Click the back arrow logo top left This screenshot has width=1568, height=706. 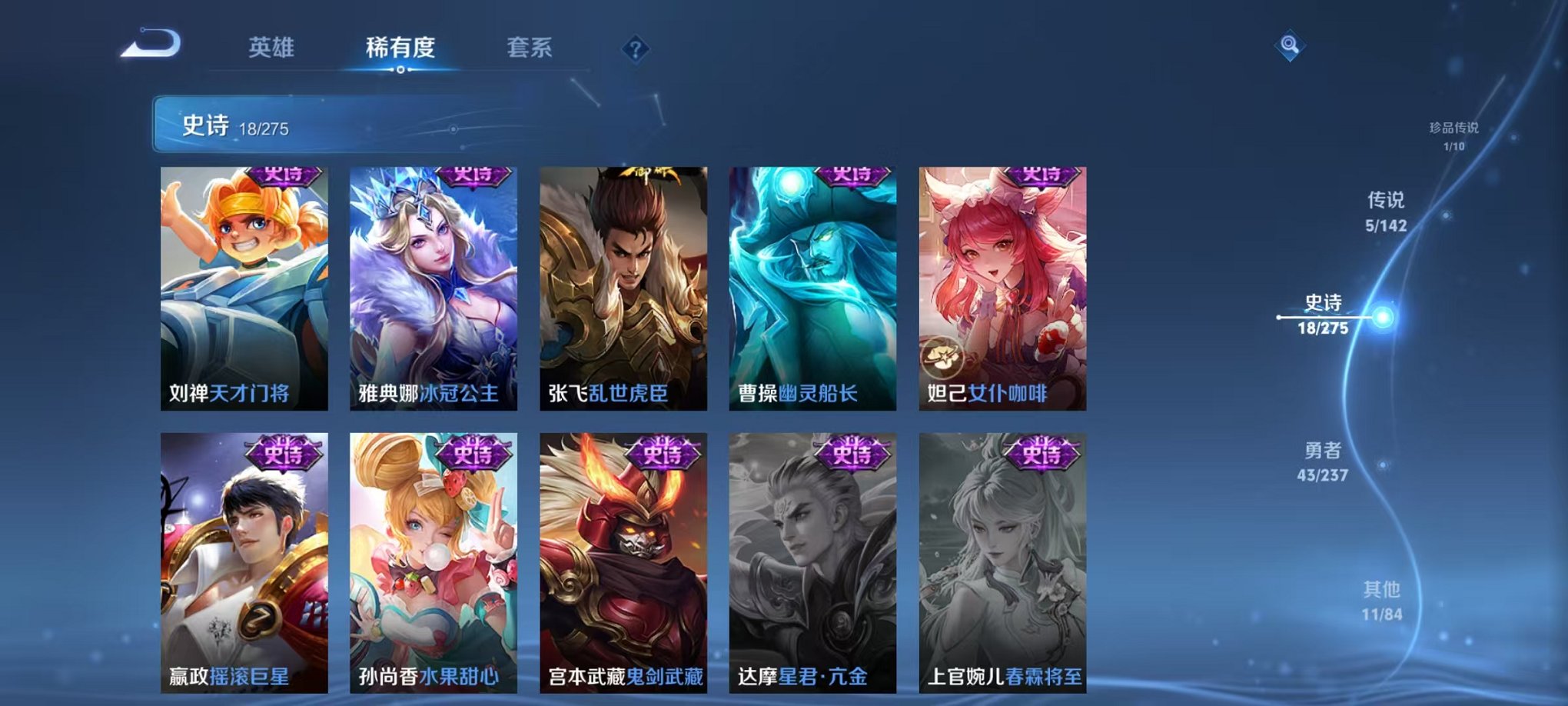point(148,48)
